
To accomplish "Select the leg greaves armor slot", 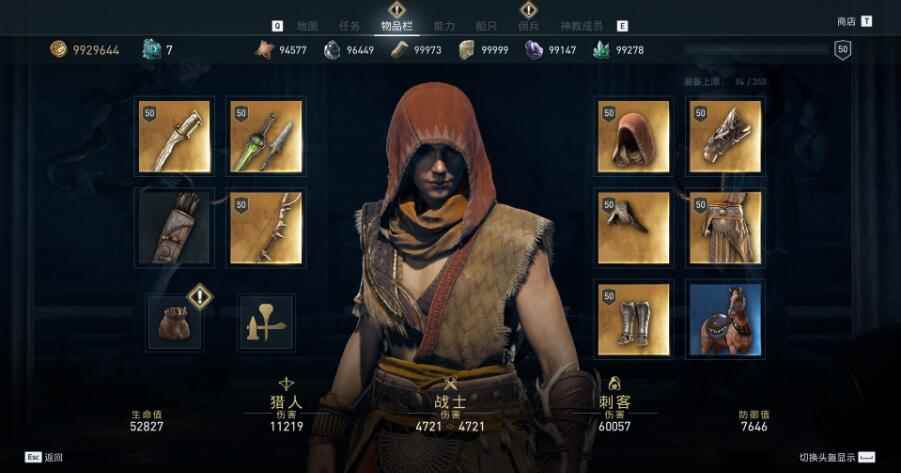I will [634, 319].
